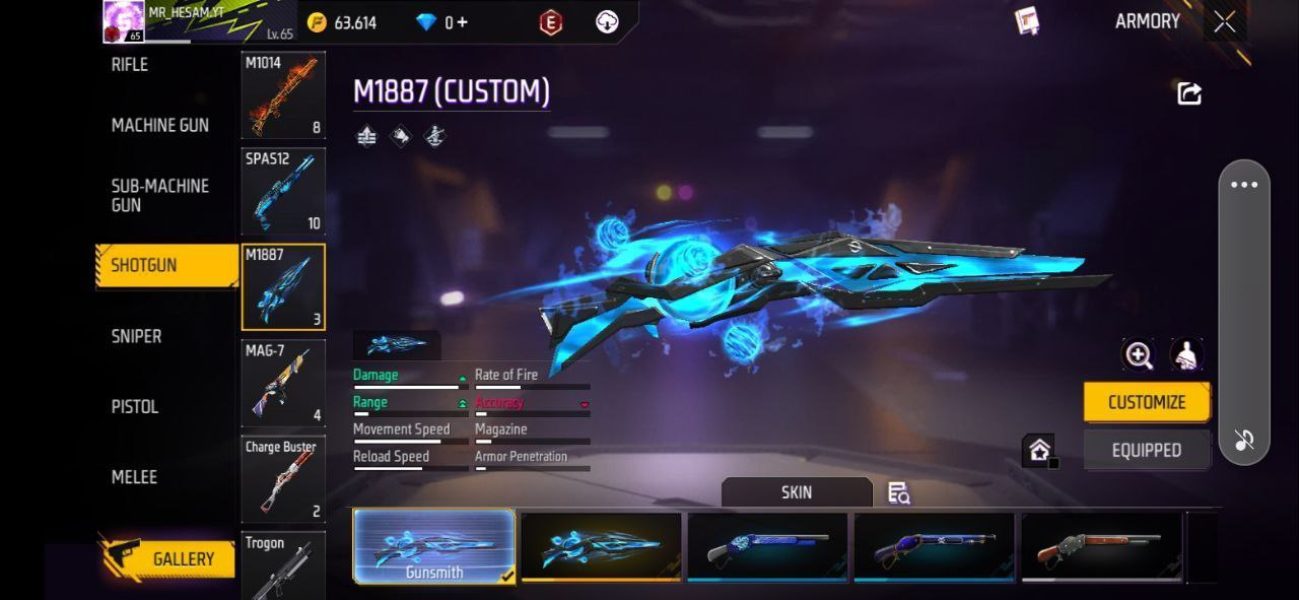
Task: Add diamonds with the plus button
Action: [461, 22]
